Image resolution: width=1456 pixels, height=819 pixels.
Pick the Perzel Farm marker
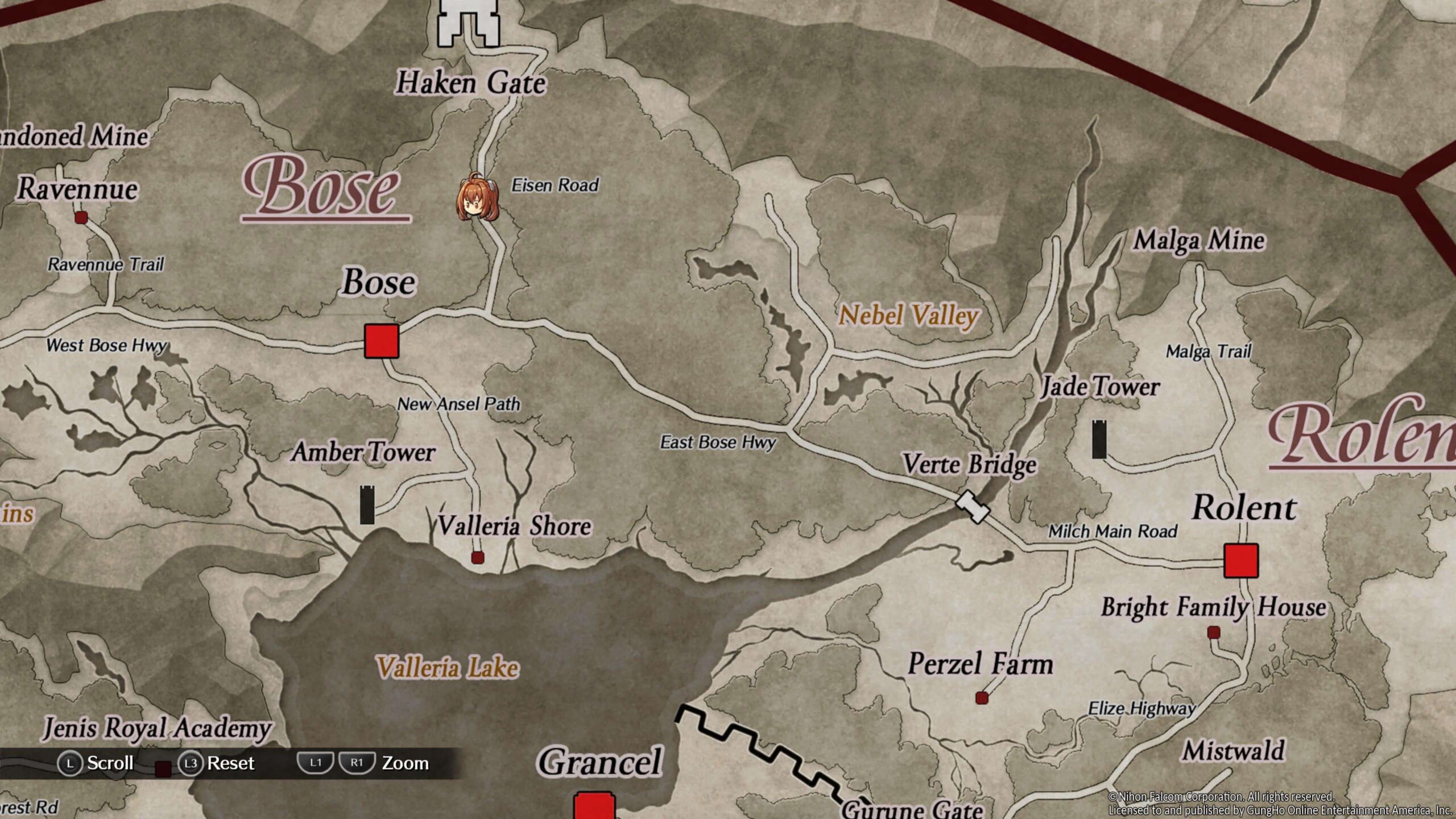tap(982, 698)
